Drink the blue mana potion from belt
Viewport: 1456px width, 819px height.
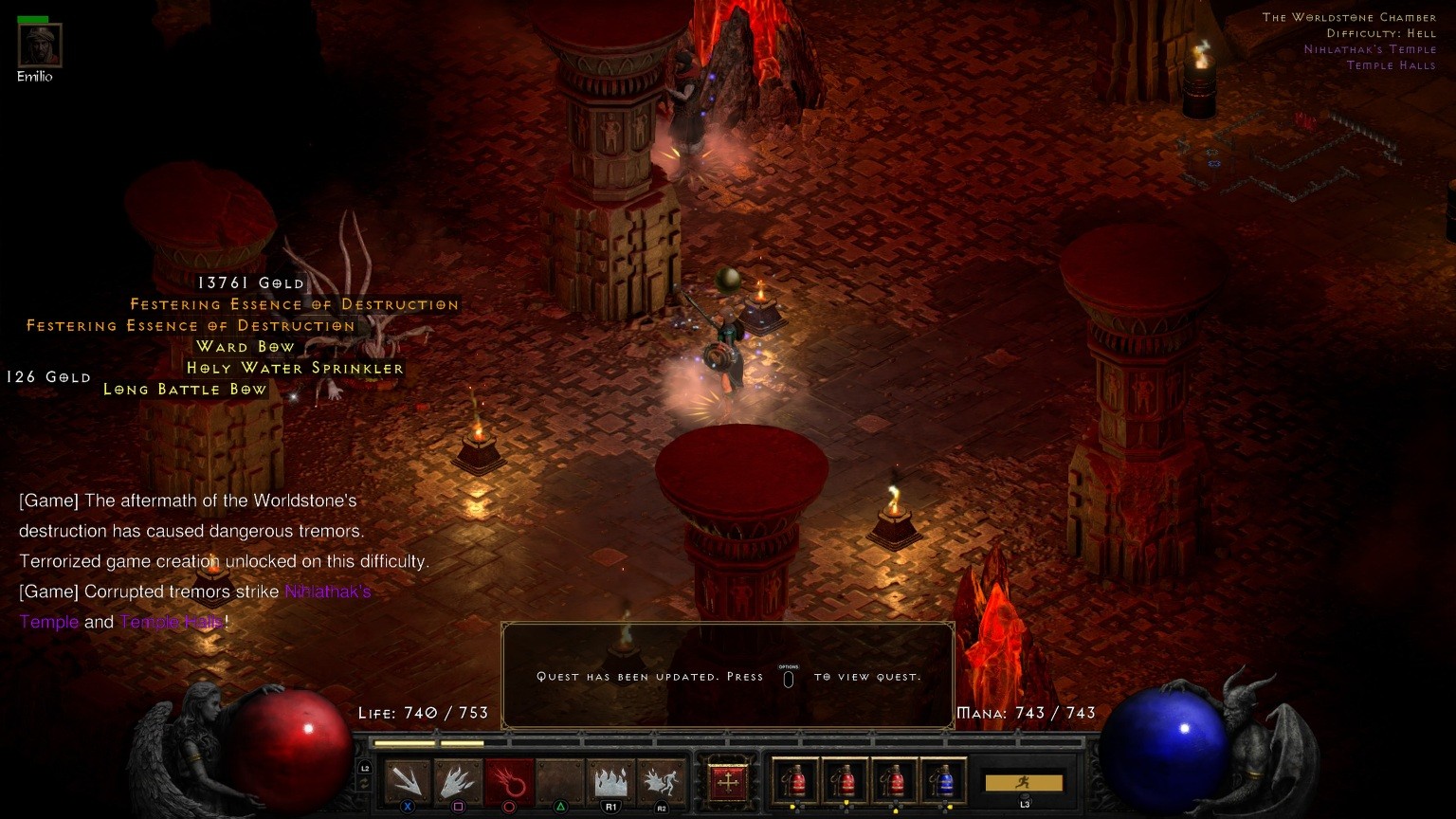point(942,781)
